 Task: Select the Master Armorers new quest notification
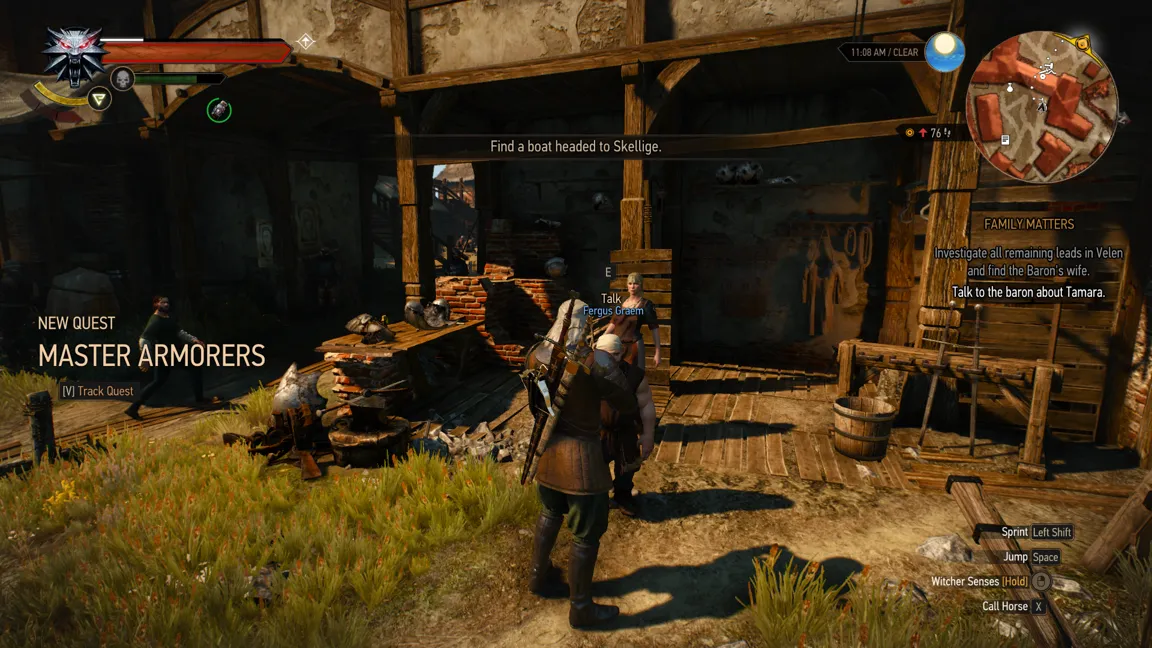pyautogui.click(x=151, y=355)
